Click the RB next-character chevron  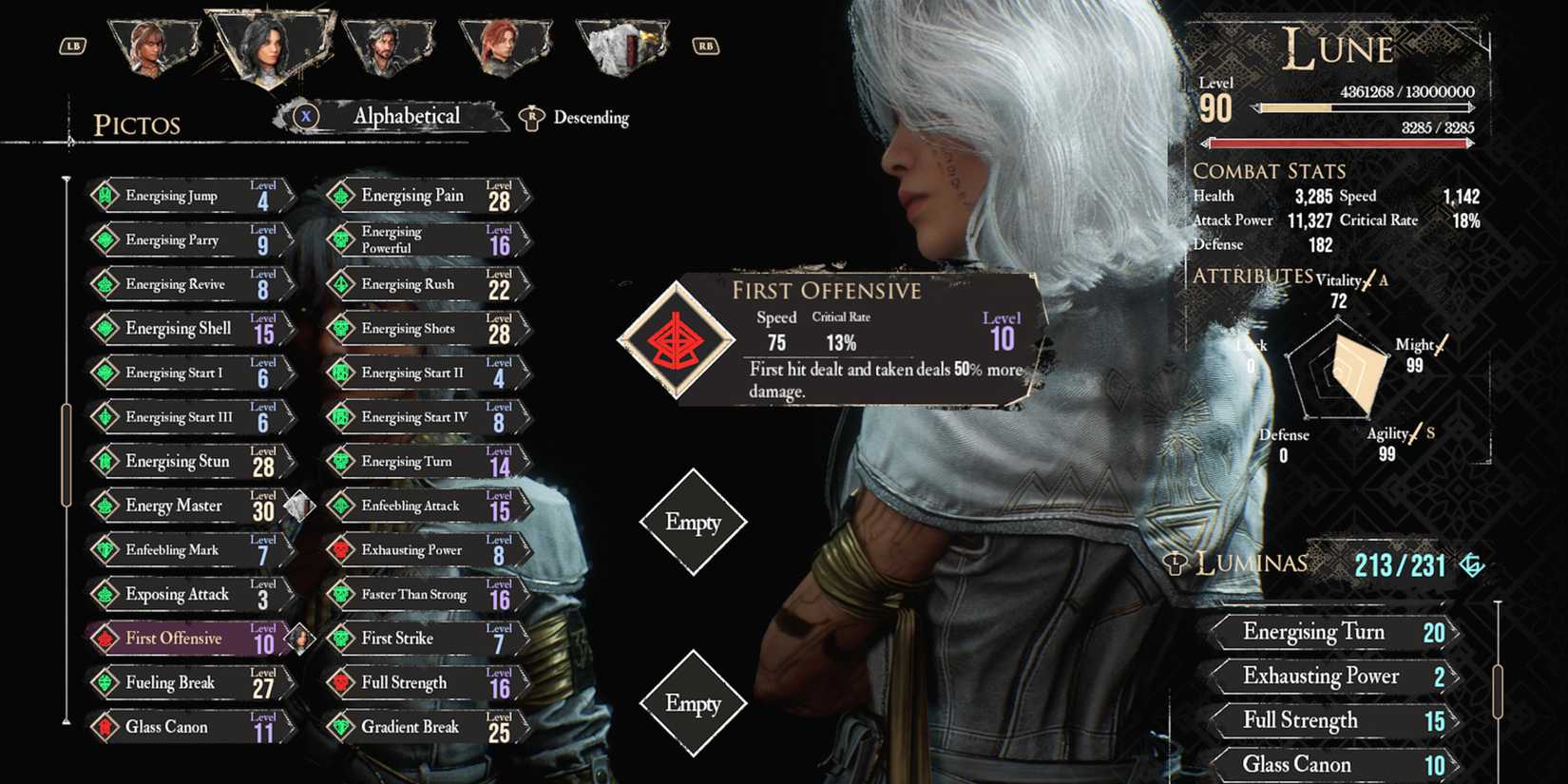(x=704, y=45)
